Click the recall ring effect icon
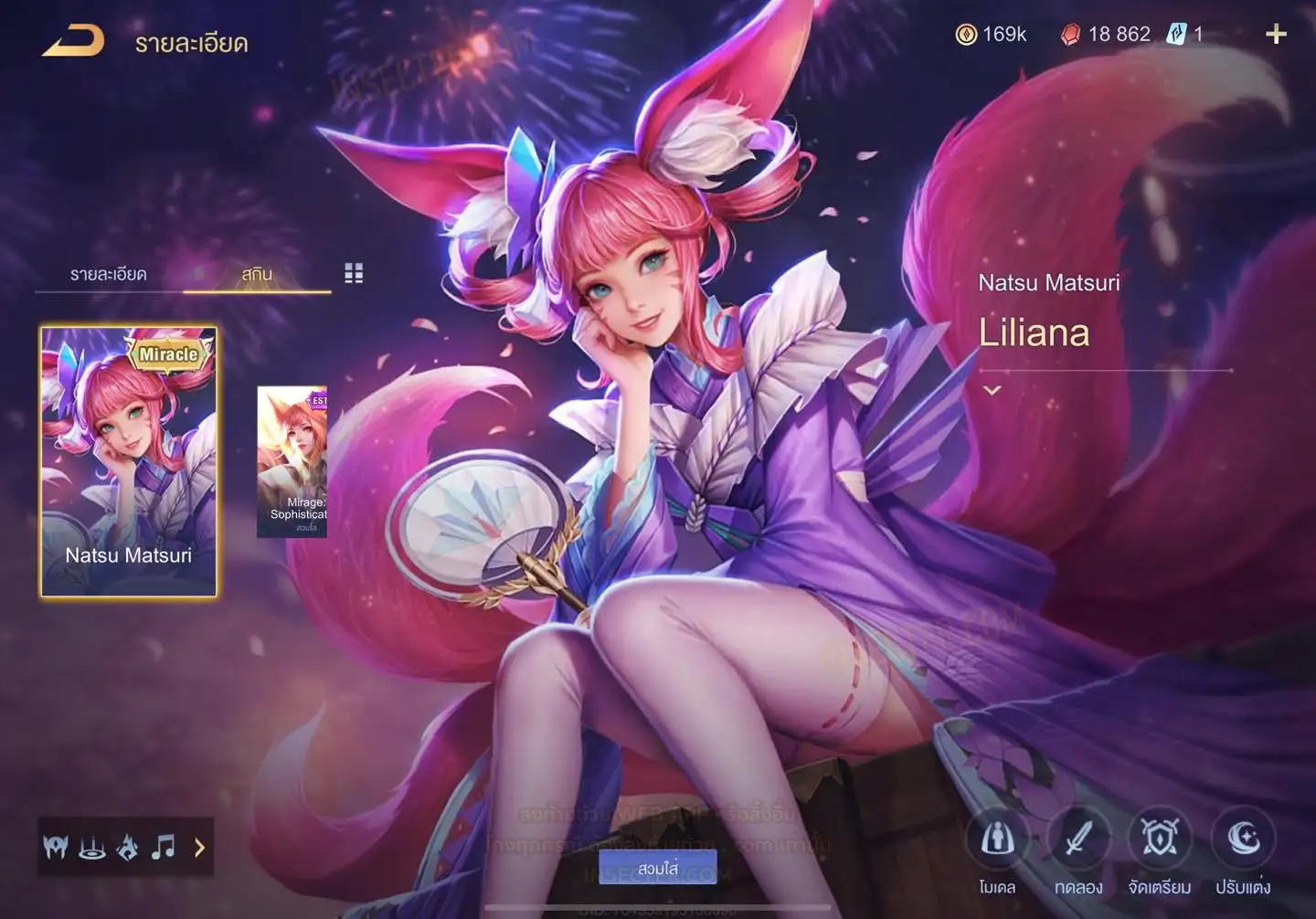 click(x=91, y=848)
